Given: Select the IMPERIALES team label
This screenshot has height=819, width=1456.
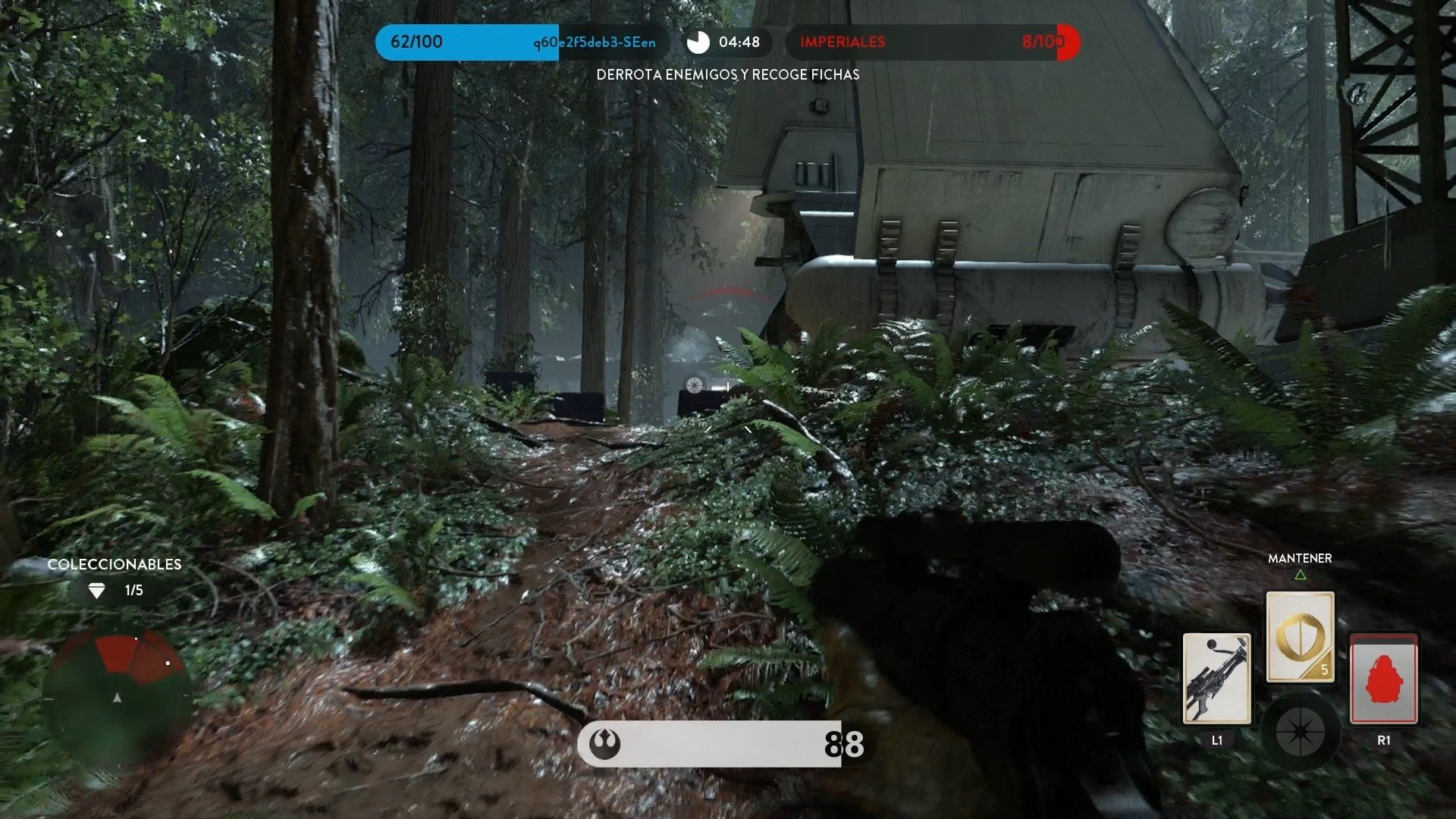Looking at the screenshot, I should pos(842,42).
